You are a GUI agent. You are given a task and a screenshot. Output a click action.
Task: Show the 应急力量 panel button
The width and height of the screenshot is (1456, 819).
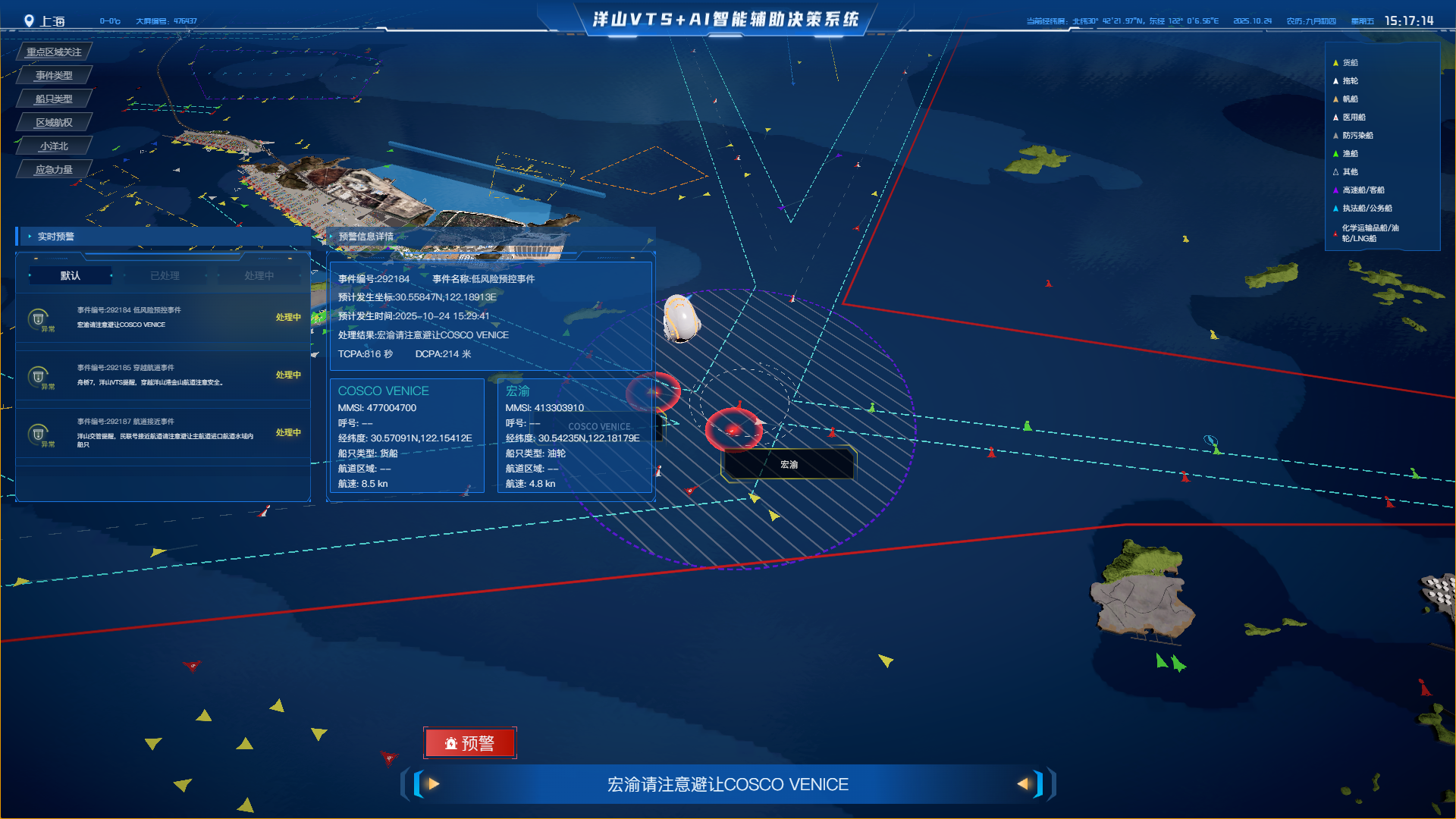tap(54, 169)
